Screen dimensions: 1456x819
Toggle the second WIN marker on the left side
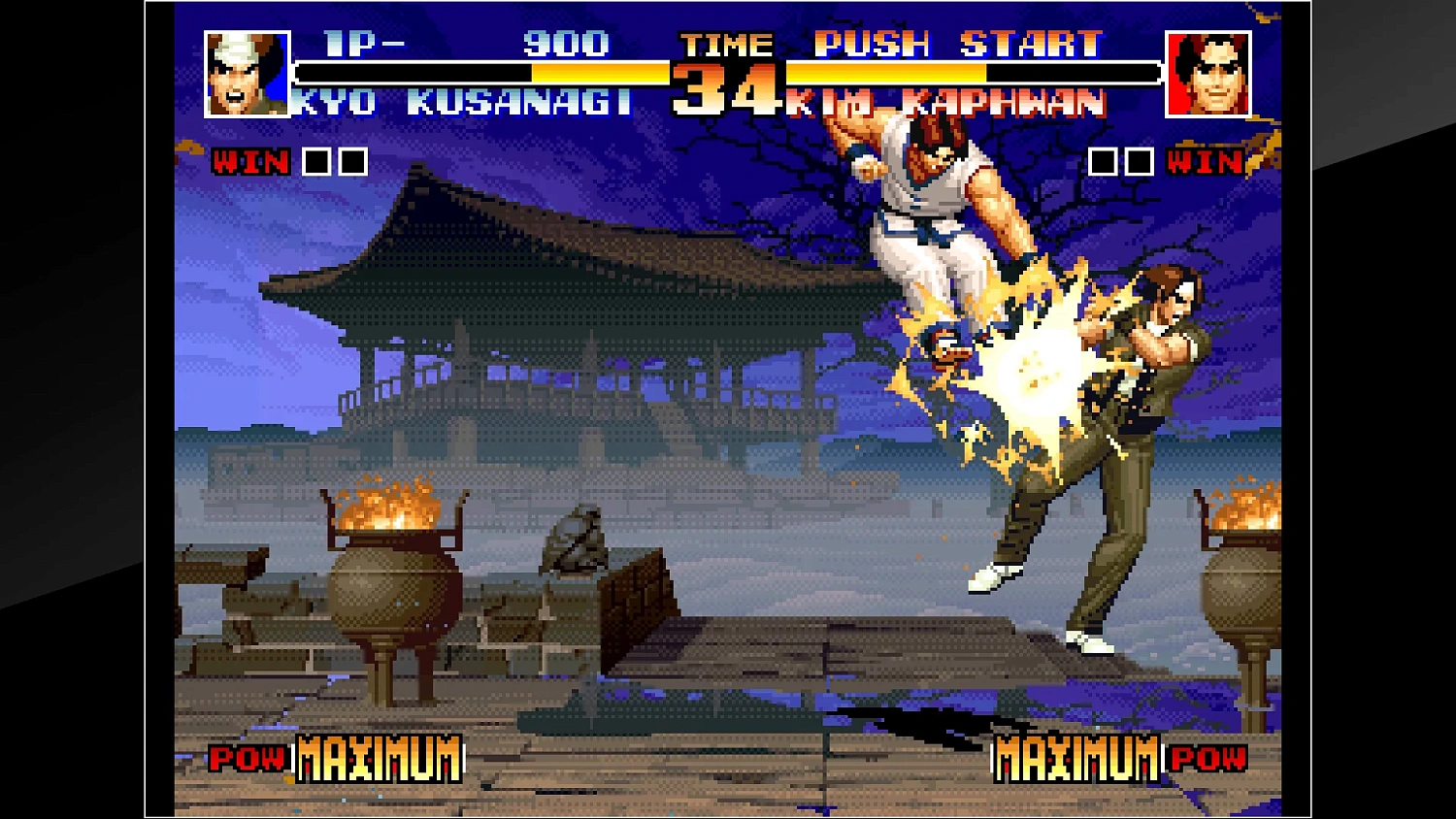coord(351,161)
